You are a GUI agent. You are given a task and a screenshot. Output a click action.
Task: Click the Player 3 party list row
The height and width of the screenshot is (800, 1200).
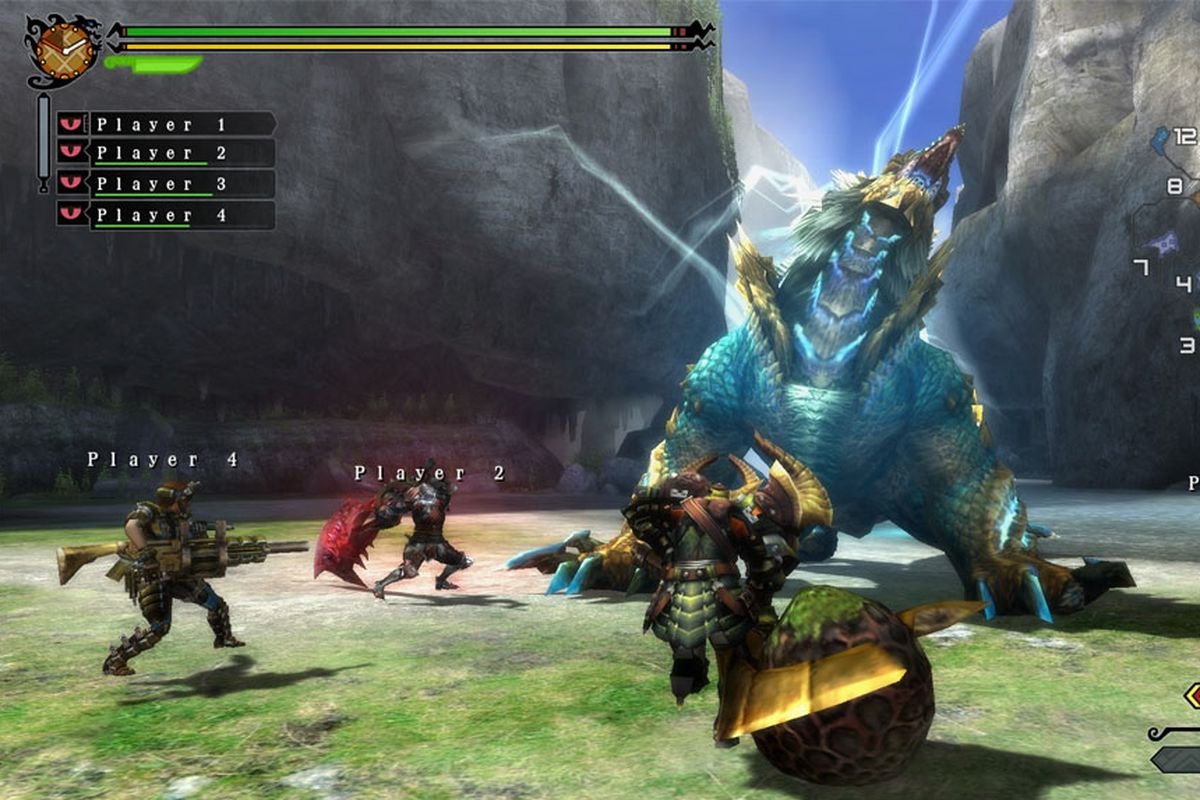pyautogui.click(x=167, y=184)
